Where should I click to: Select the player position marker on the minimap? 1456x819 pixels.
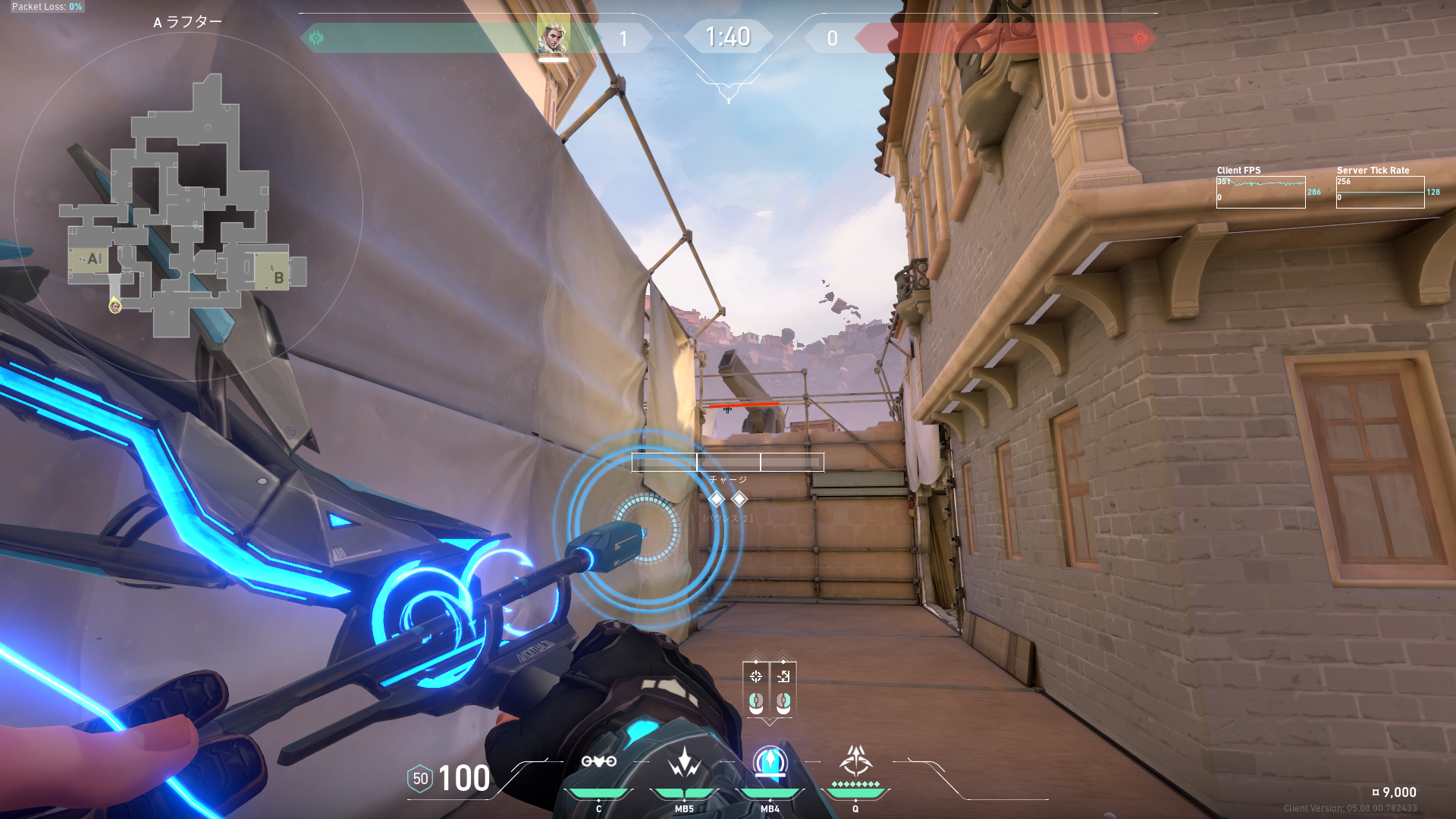click(115, 306)
